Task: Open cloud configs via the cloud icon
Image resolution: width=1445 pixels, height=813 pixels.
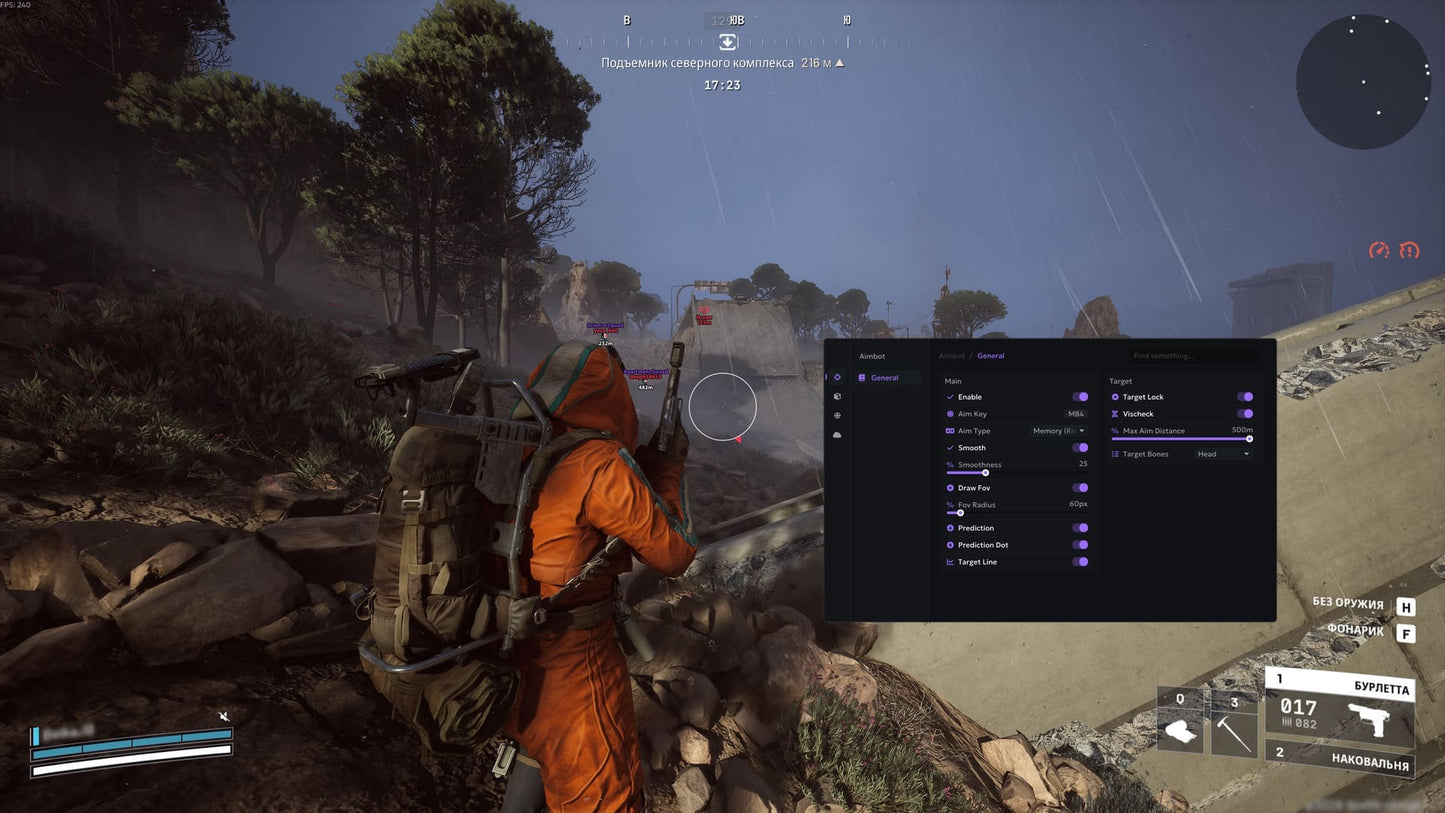Action: tap(836, 434)
